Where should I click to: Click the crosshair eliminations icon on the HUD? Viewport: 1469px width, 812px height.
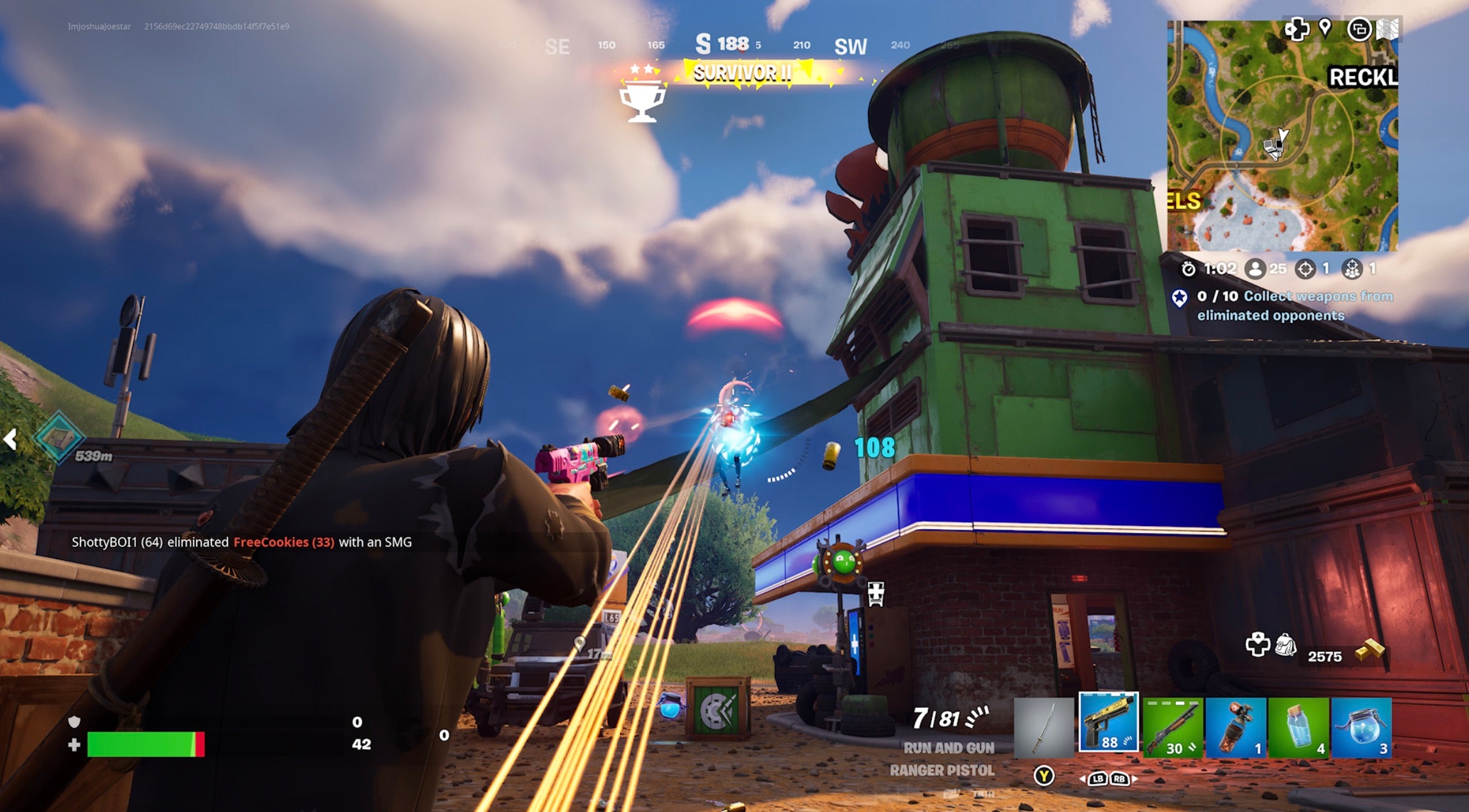pos(1304,269)
